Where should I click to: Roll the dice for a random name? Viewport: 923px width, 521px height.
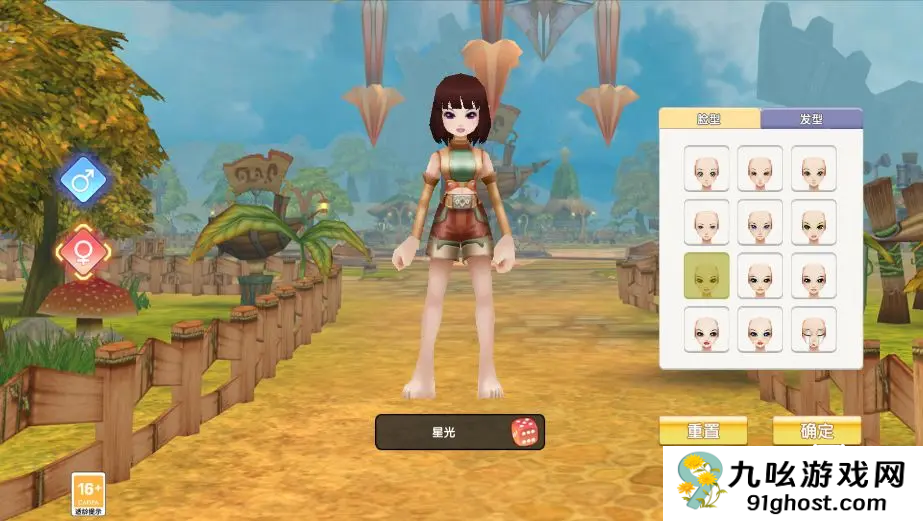524,432
